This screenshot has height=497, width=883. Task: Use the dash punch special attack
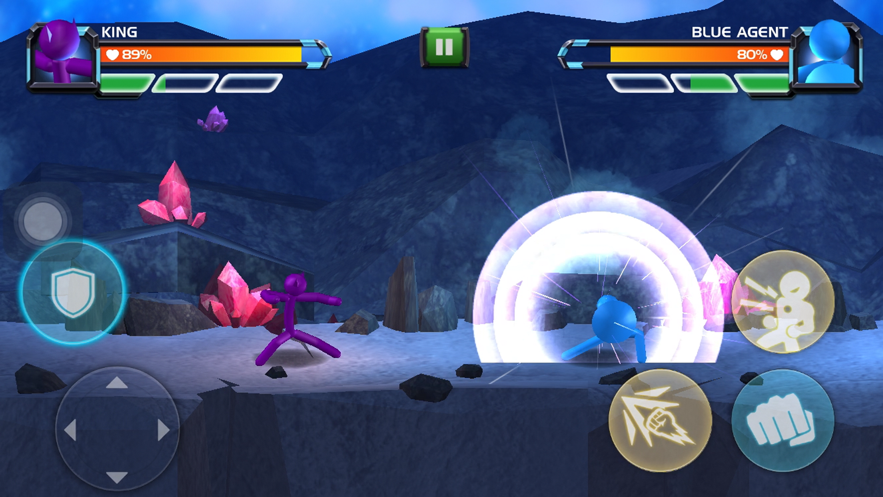[x=660, y=421]
